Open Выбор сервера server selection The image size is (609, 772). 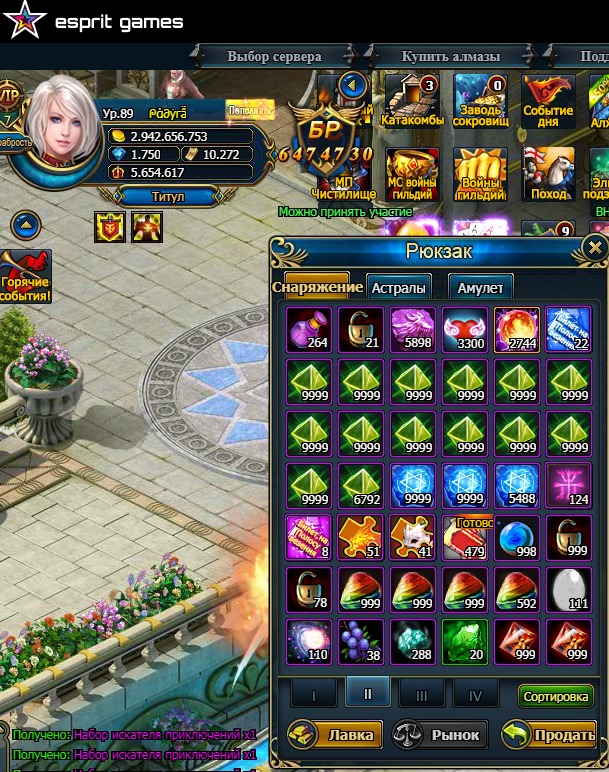pyautogui.click(x=274, y=56)
